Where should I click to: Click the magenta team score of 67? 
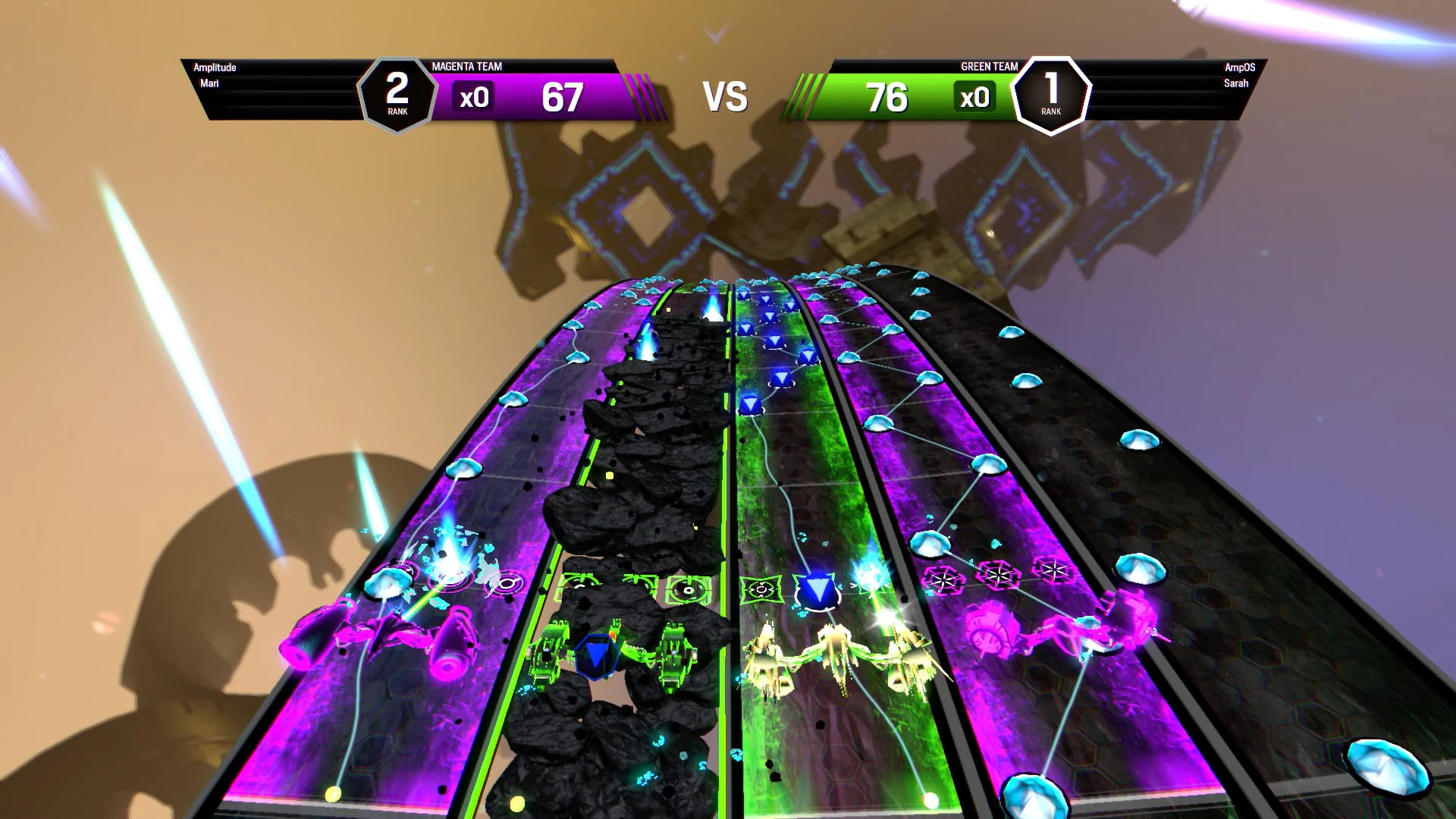(563, 98)
